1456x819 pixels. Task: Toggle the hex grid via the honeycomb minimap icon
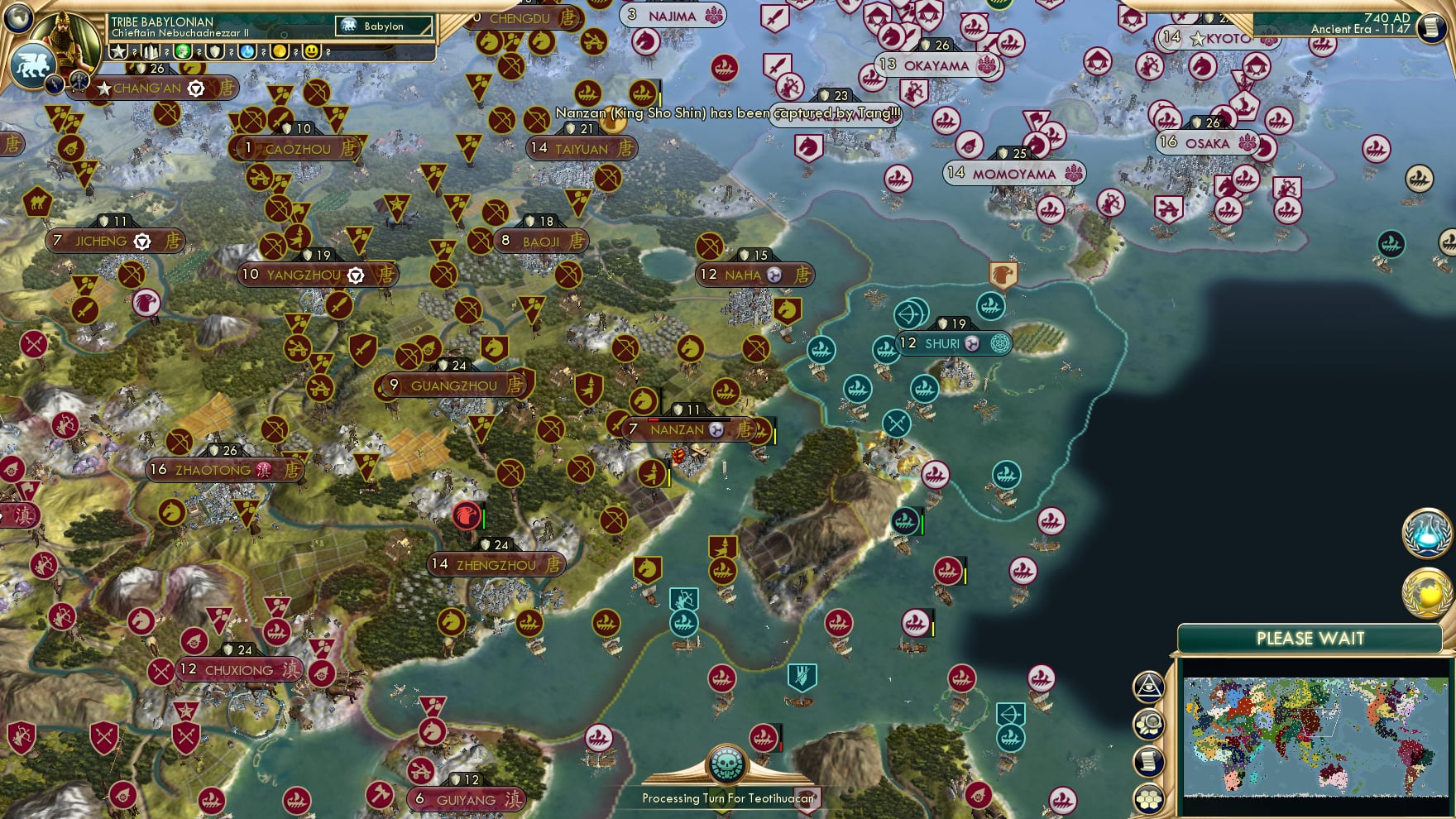tap(1150, 797)
